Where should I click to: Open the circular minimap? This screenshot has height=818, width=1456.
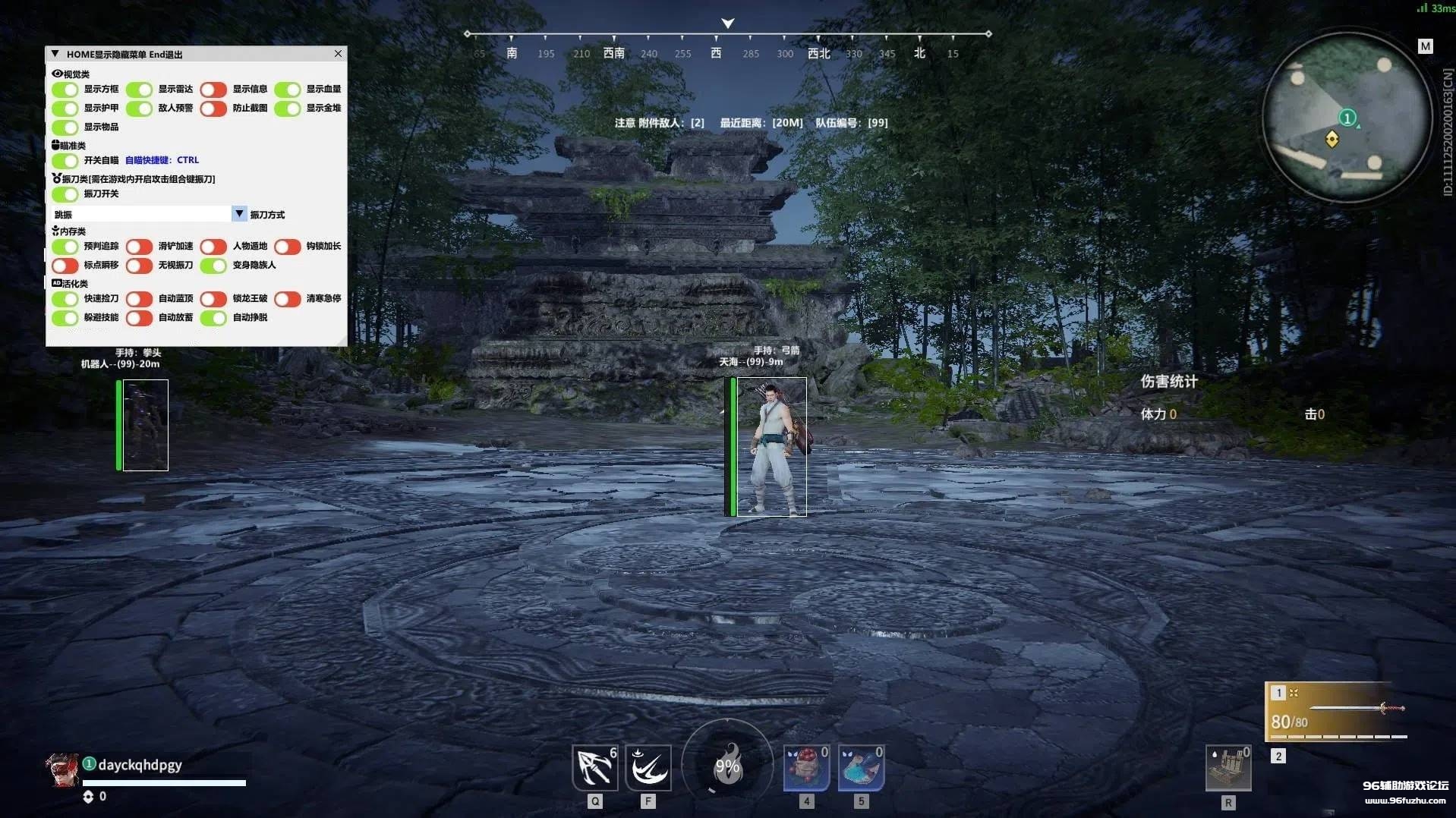coord(1346,118)
